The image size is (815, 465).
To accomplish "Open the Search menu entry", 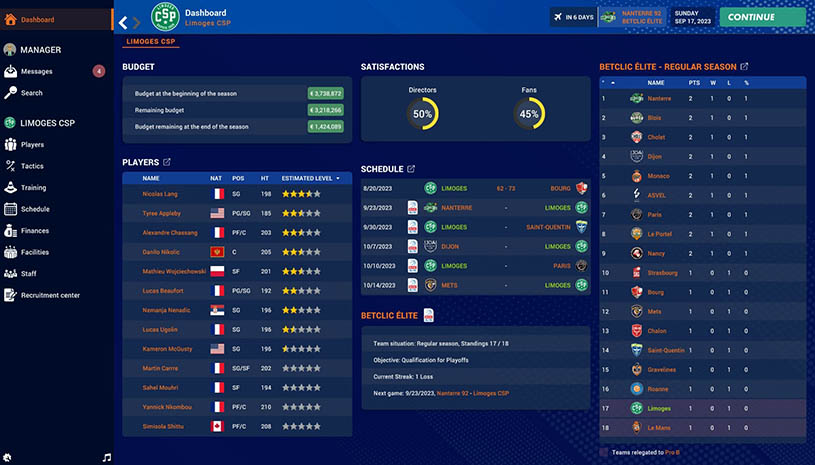I will point(31,93).
